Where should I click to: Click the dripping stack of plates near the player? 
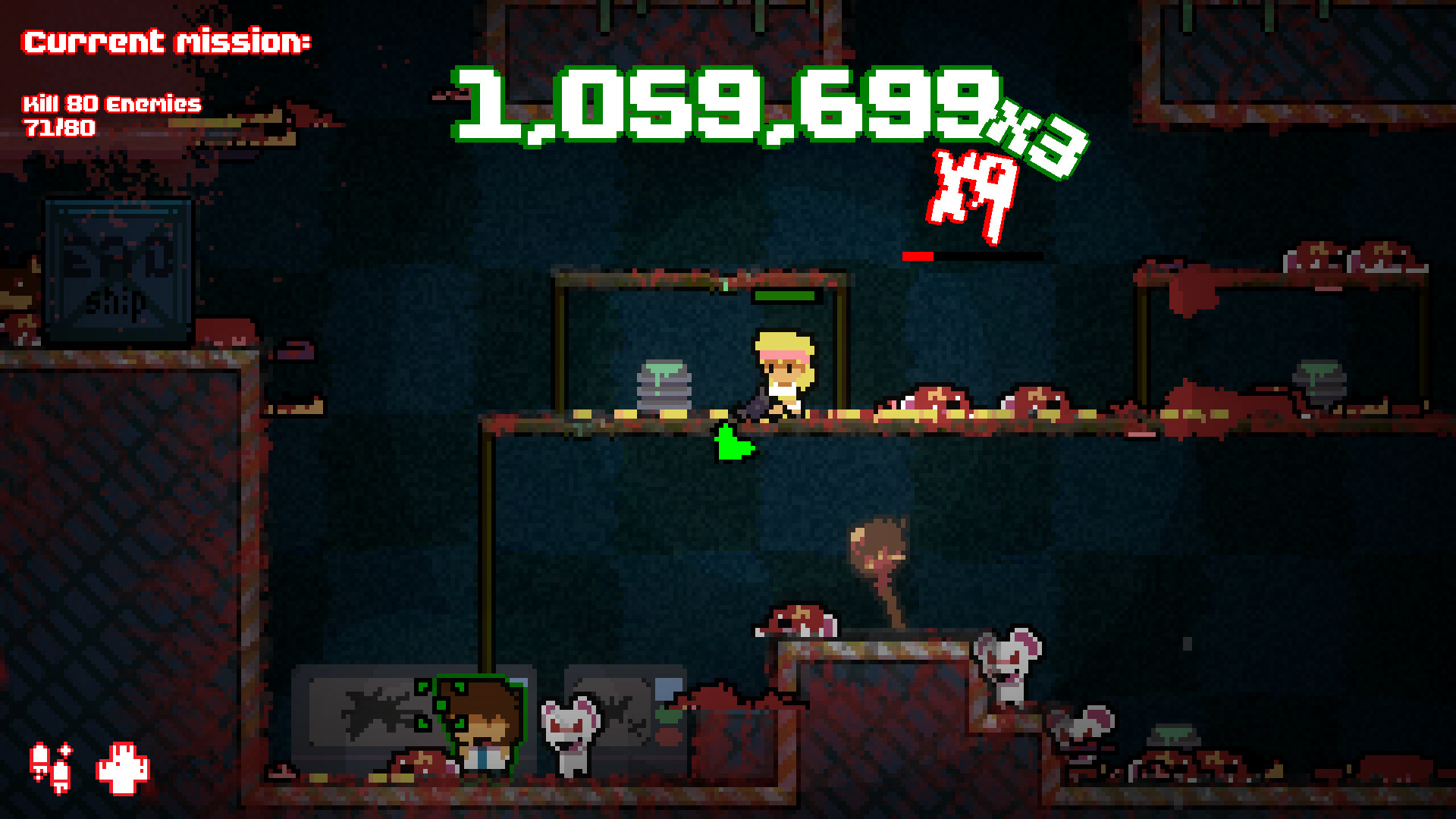click(664, 383)
